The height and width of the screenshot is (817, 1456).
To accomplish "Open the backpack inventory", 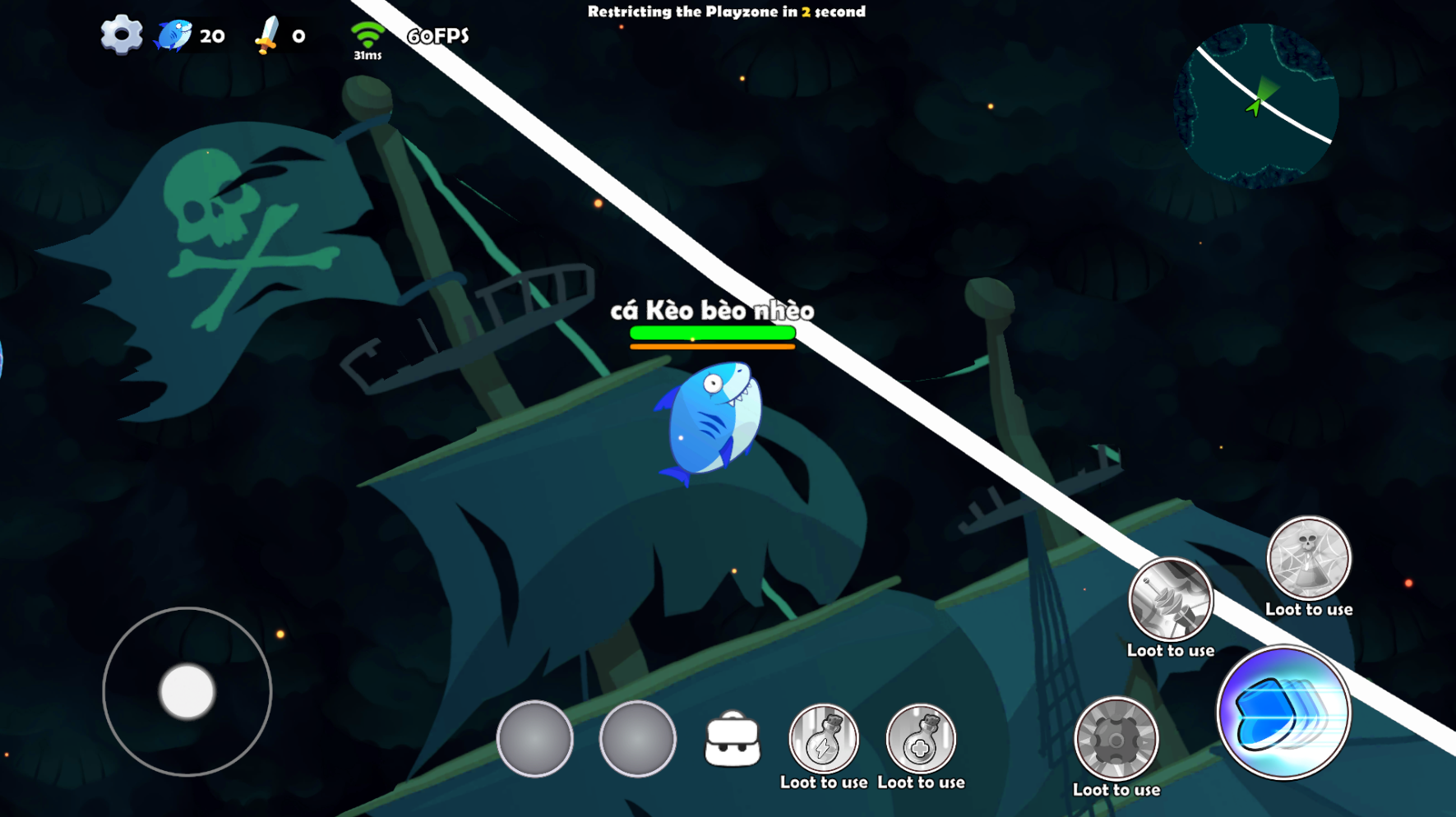I will point(732,741).
